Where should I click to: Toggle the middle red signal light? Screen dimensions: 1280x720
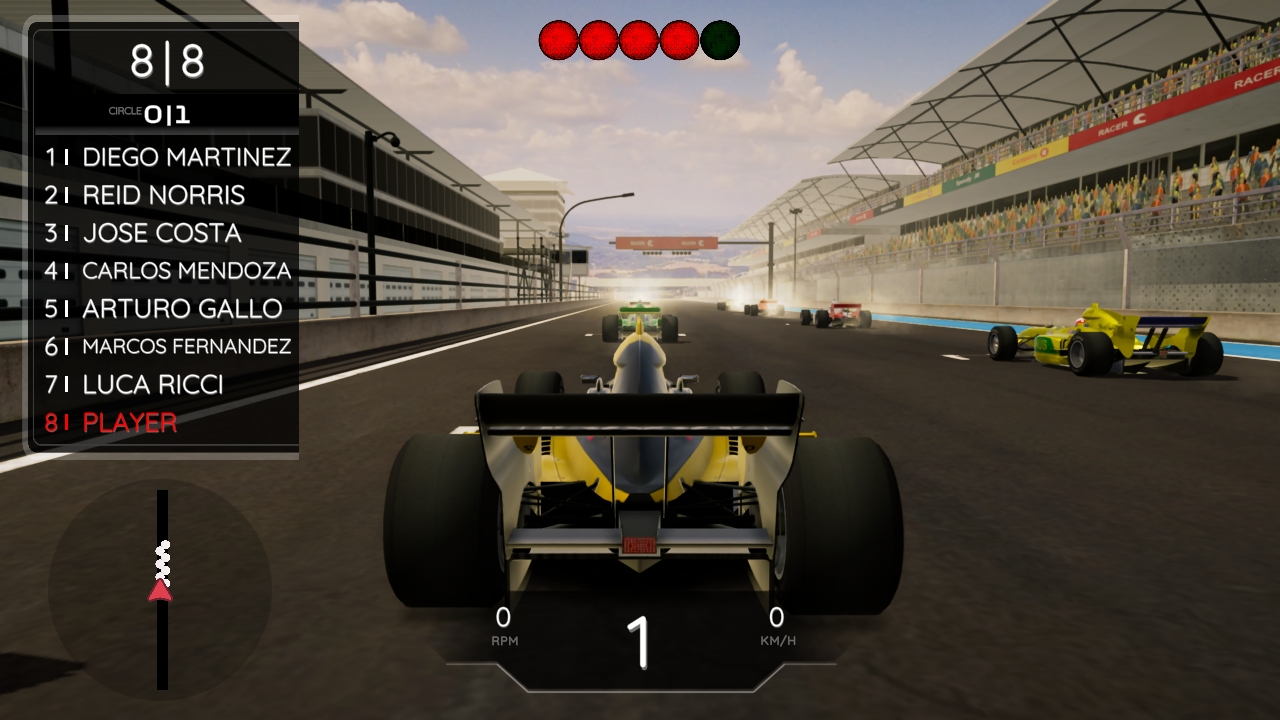click(639, 38)
